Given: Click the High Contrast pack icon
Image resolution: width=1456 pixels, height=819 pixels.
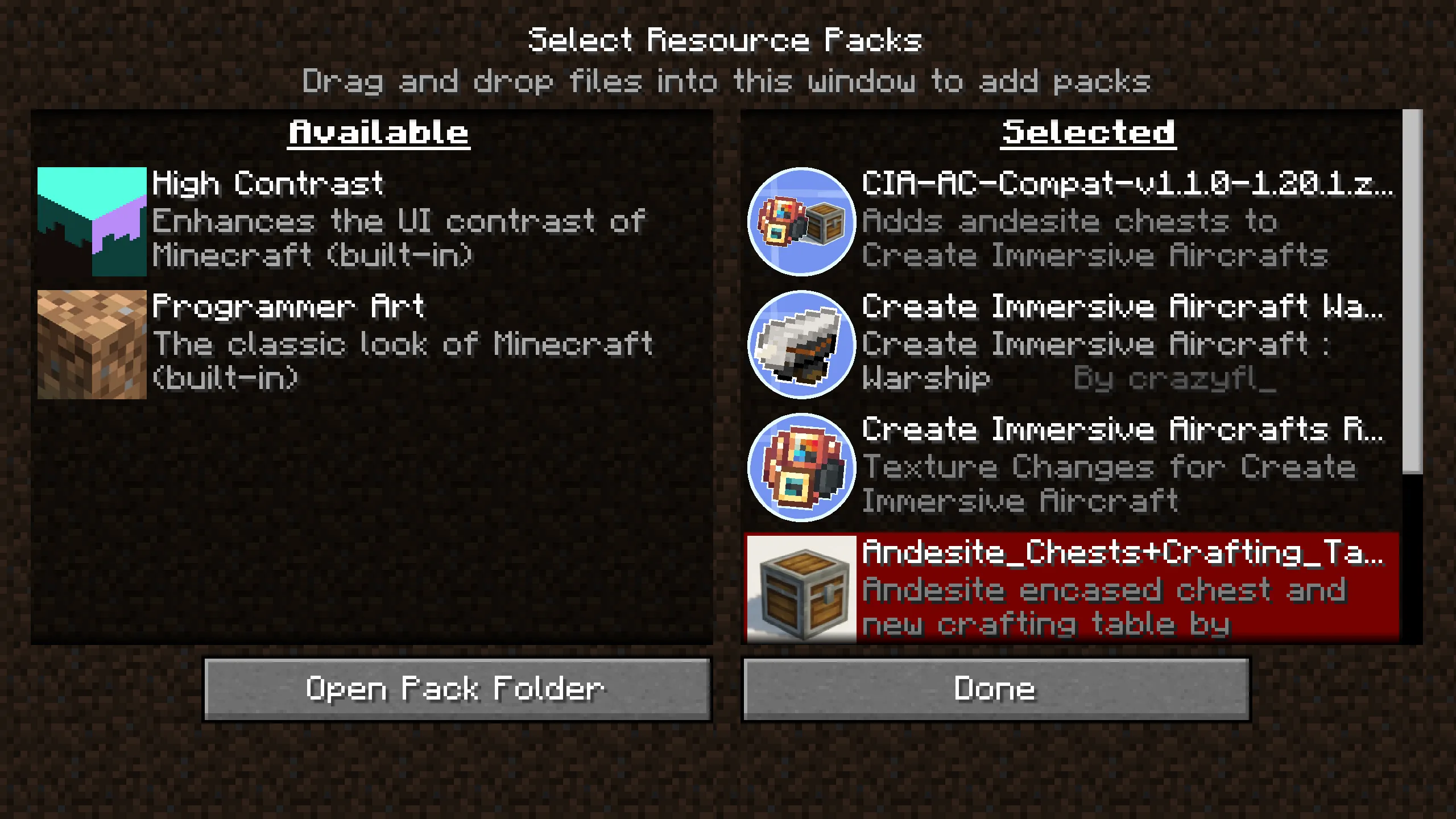Looking at the screenshot, I should click(91, 222).
